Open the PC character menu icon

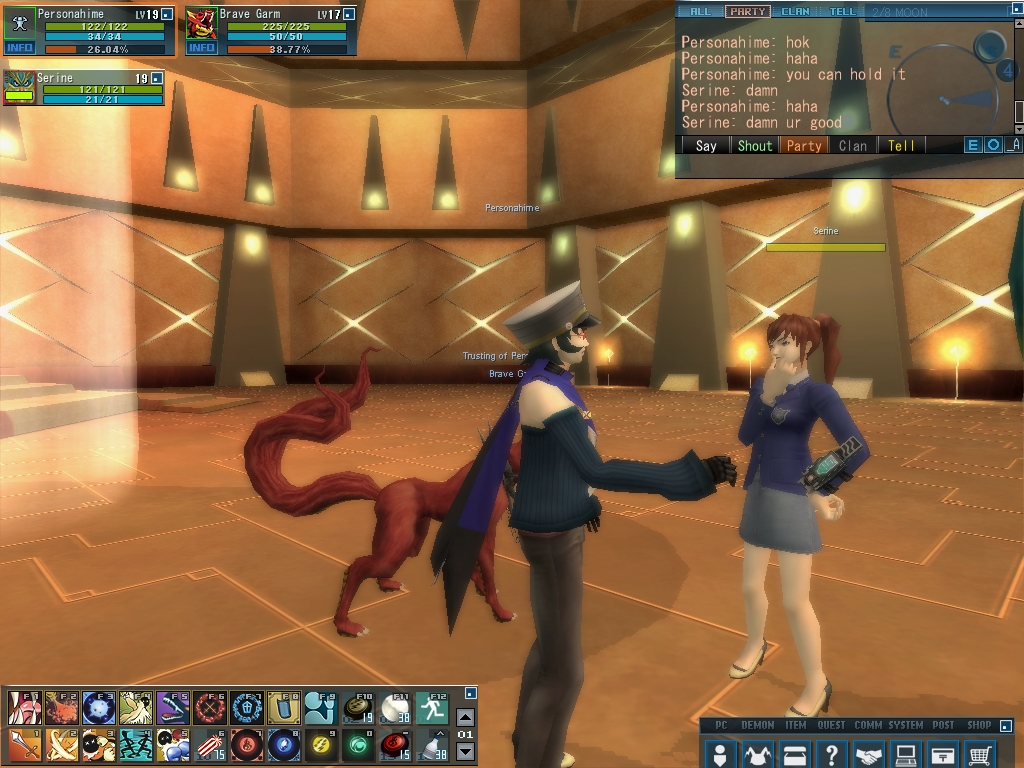[719, 753]
